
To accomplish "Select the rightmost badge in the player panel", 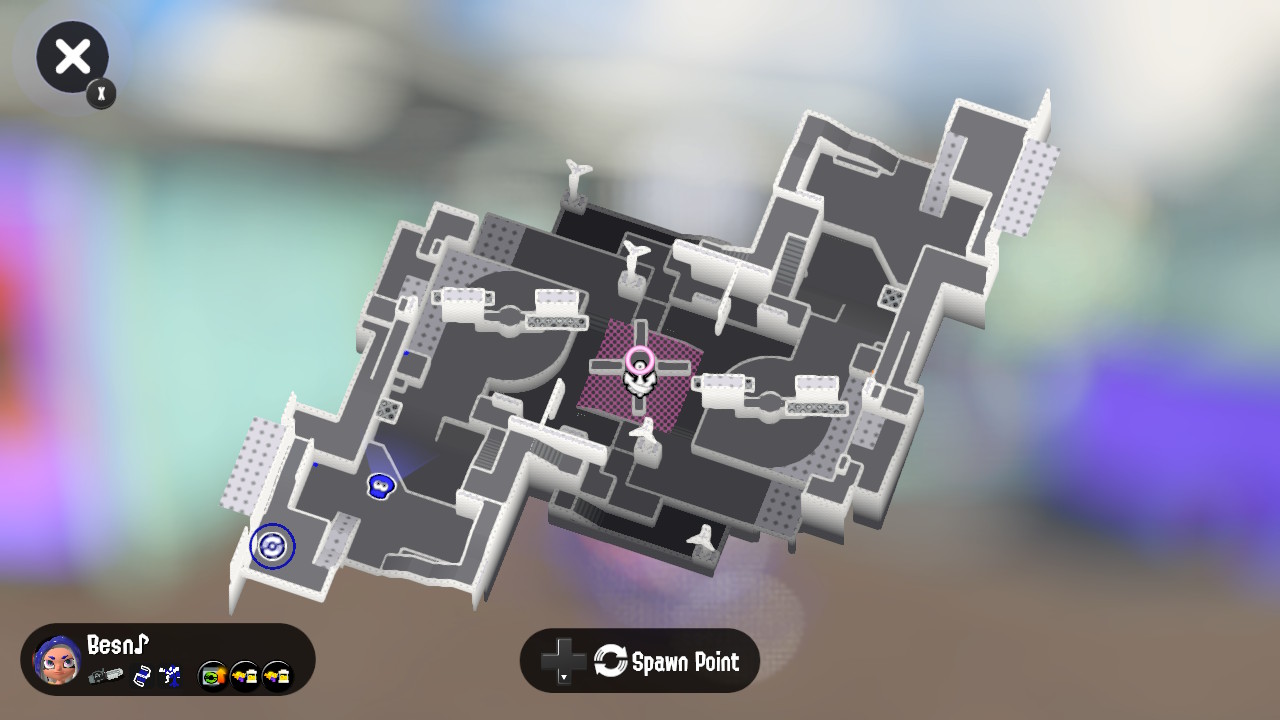I will pos(276,676).
